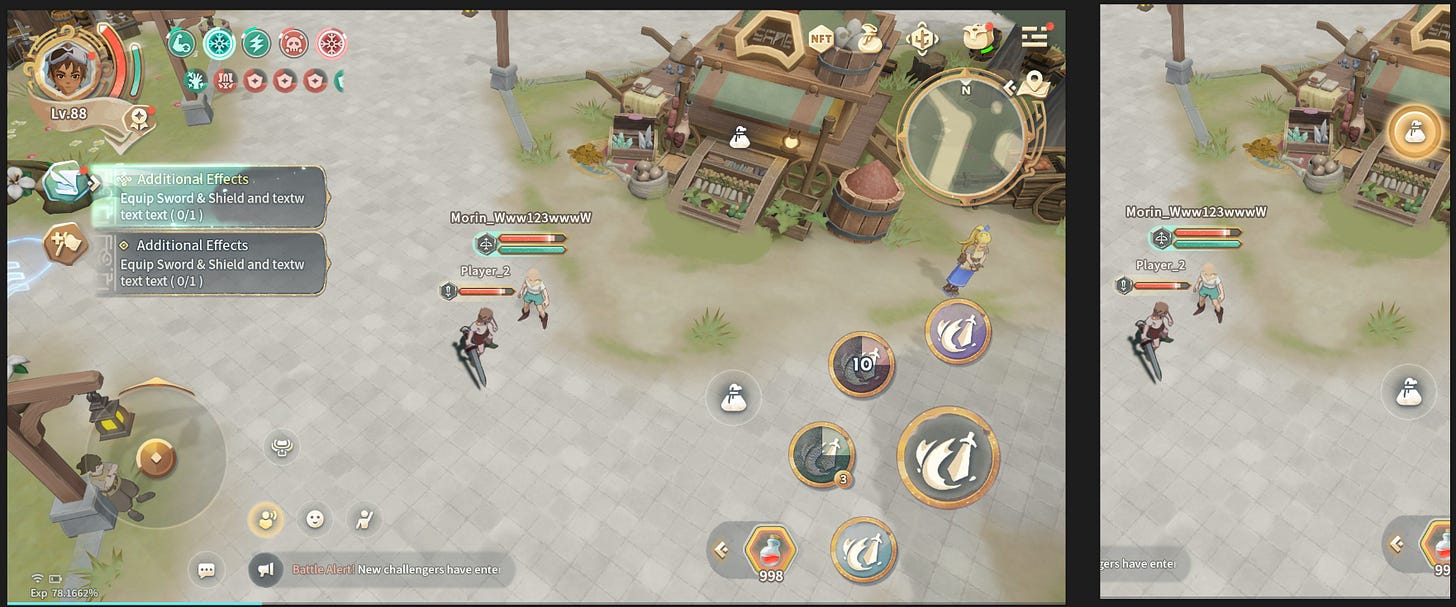Click the circular minimap

pos(961,133)
